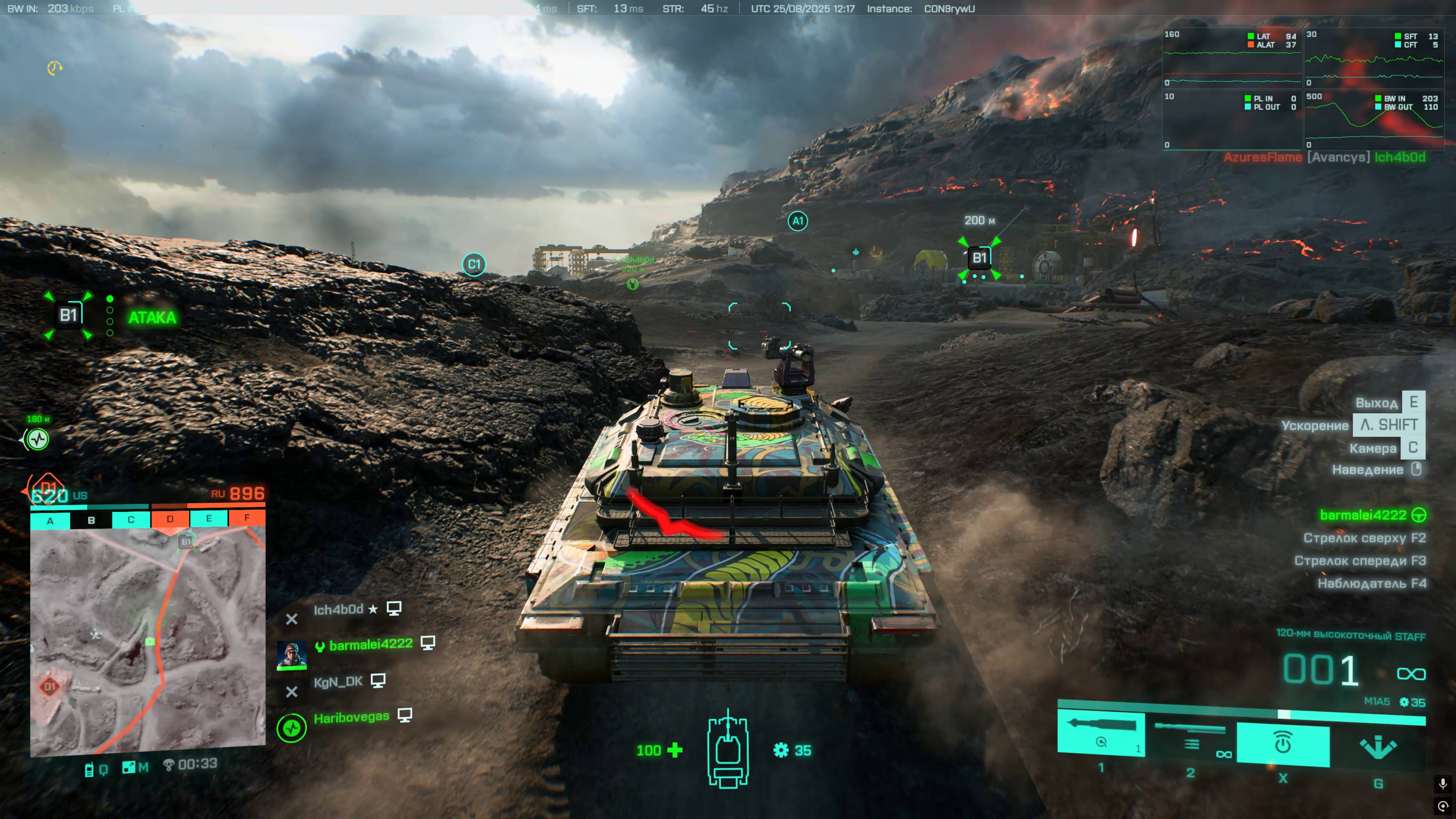Image resolution: width=1456 pixels, height=819 pixels.
Task: Choose the Наблюдатель seat entry
Action: pyautogui.click(x=1371, y=583)
